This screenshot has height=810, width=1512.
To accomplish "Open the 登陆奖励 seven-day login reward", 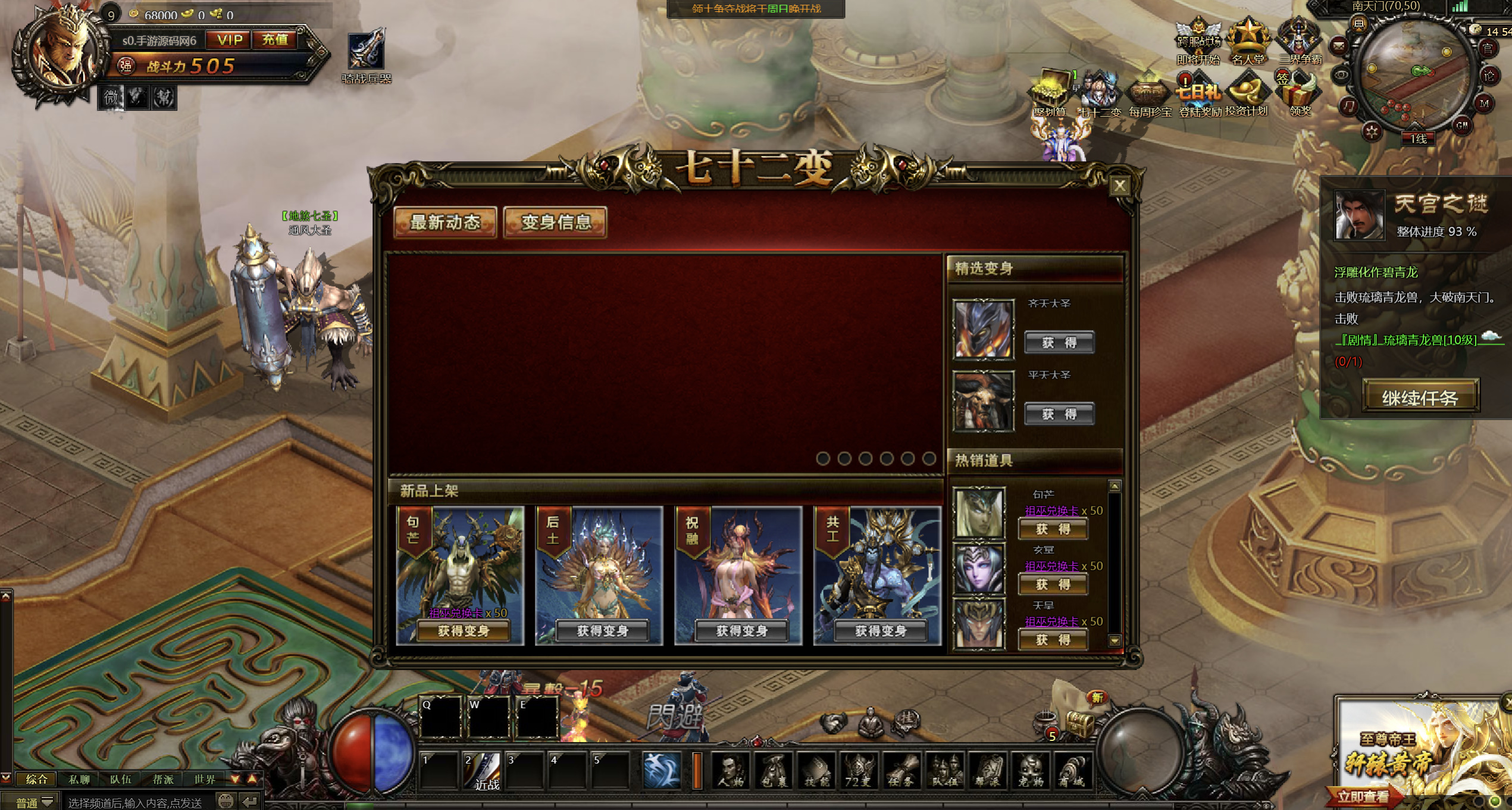I will (1198, 95).
